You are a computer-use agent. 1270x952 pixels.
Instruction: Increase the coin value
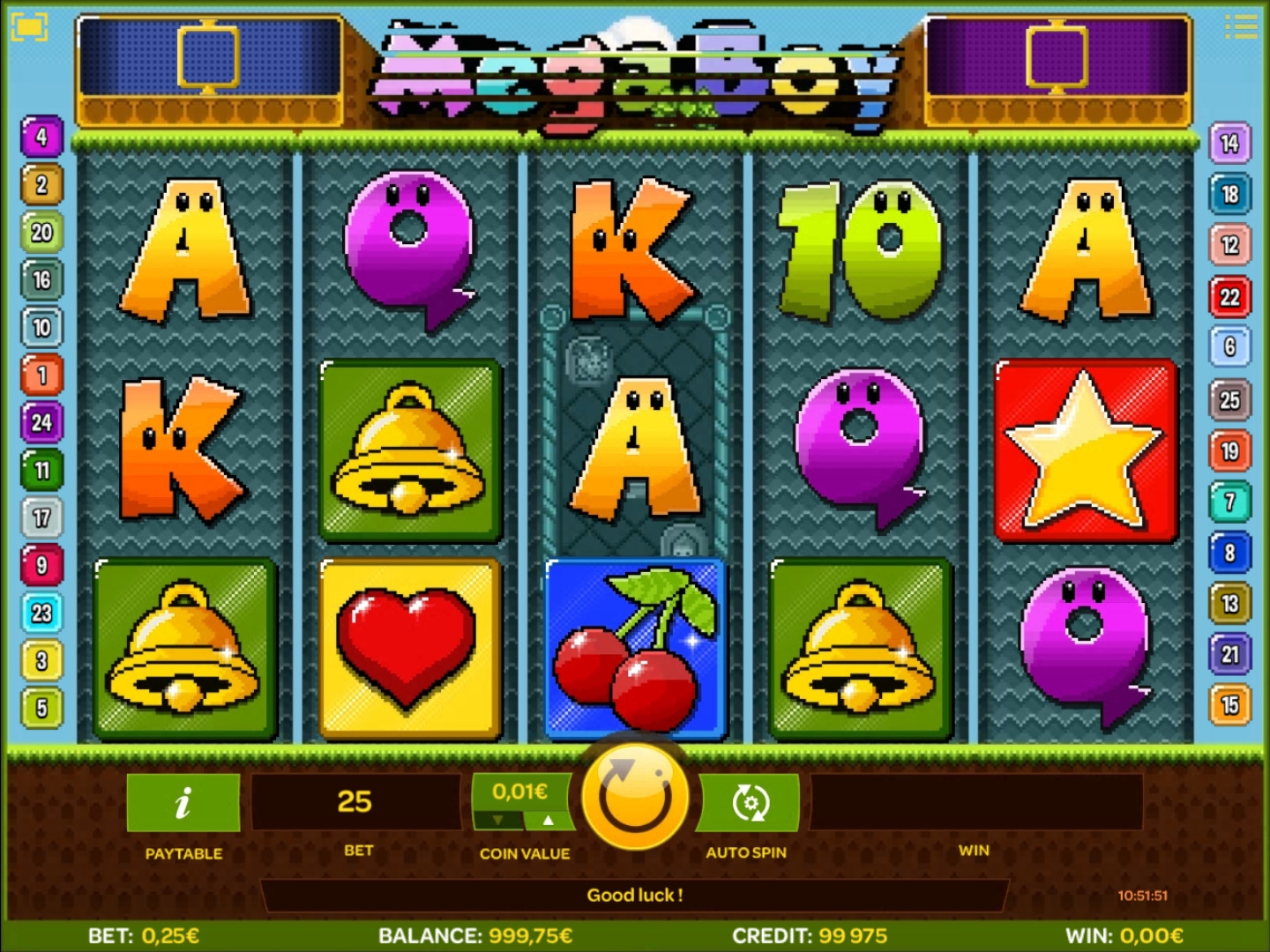coord(549,821)
